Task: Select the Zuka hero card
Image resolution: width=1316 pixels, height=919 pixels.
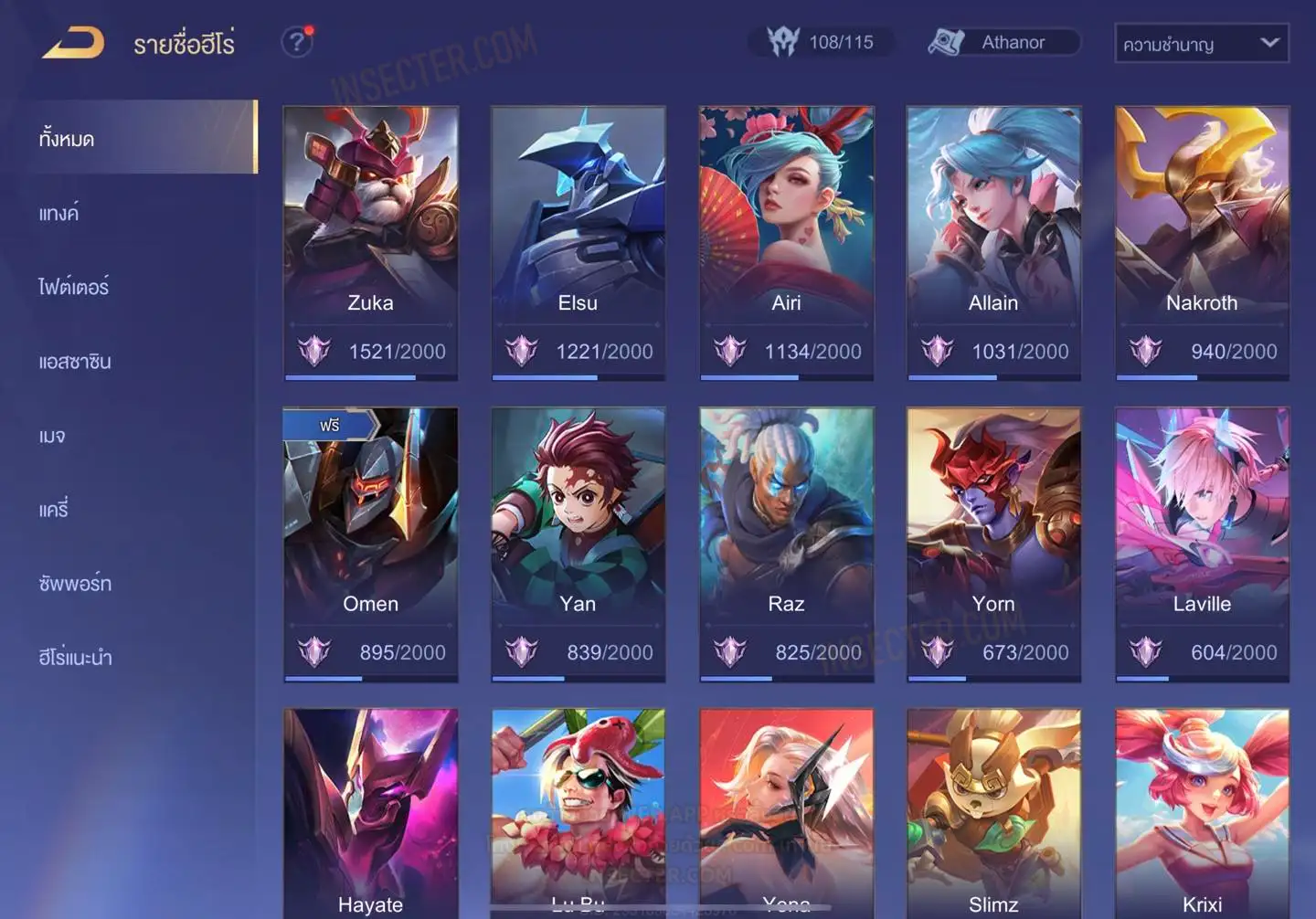Action: 370,242
